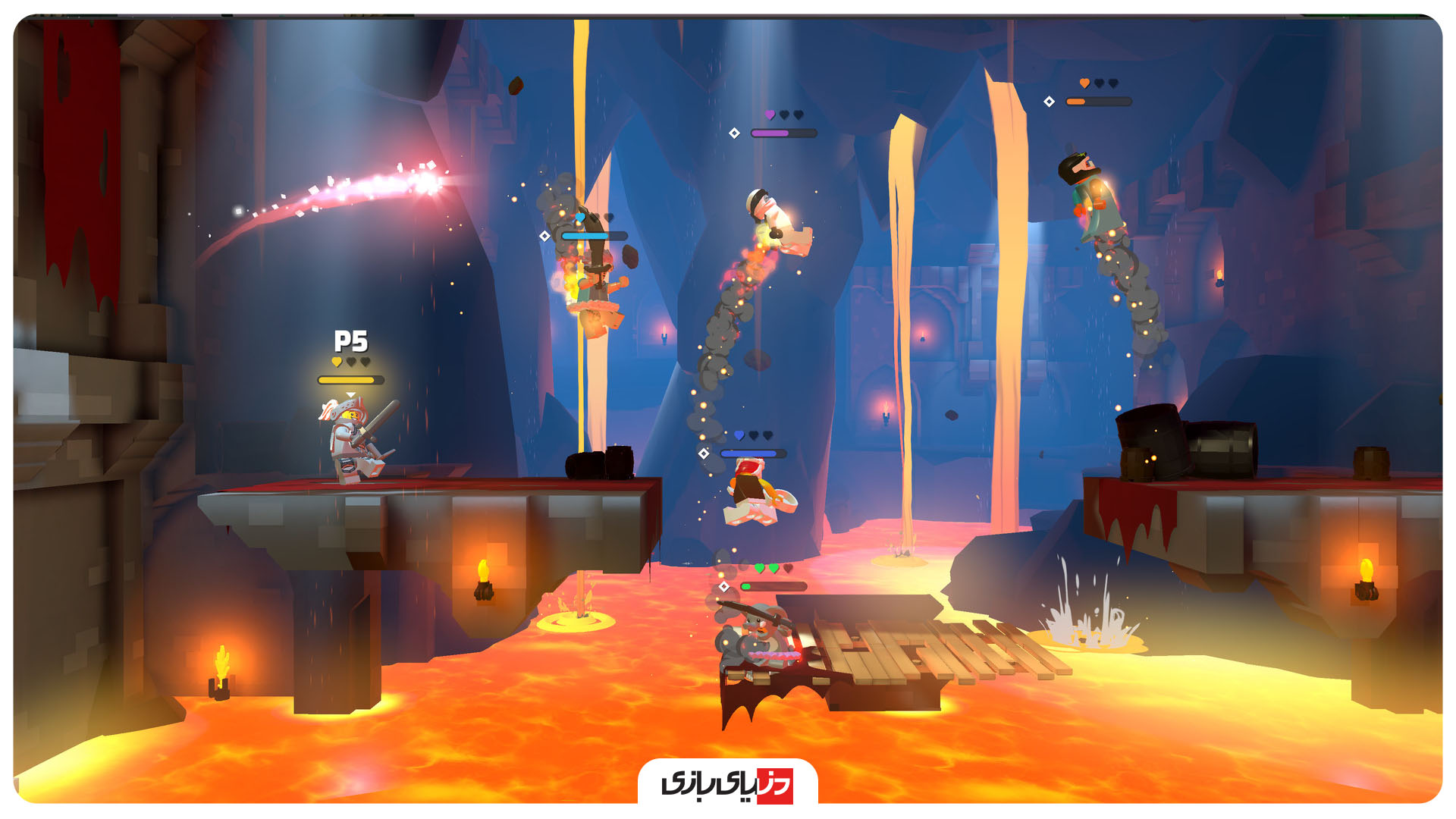Click the orange heart icon above the jetpack player
This screenshot has width=1456, height=819.
point(1084,83)
